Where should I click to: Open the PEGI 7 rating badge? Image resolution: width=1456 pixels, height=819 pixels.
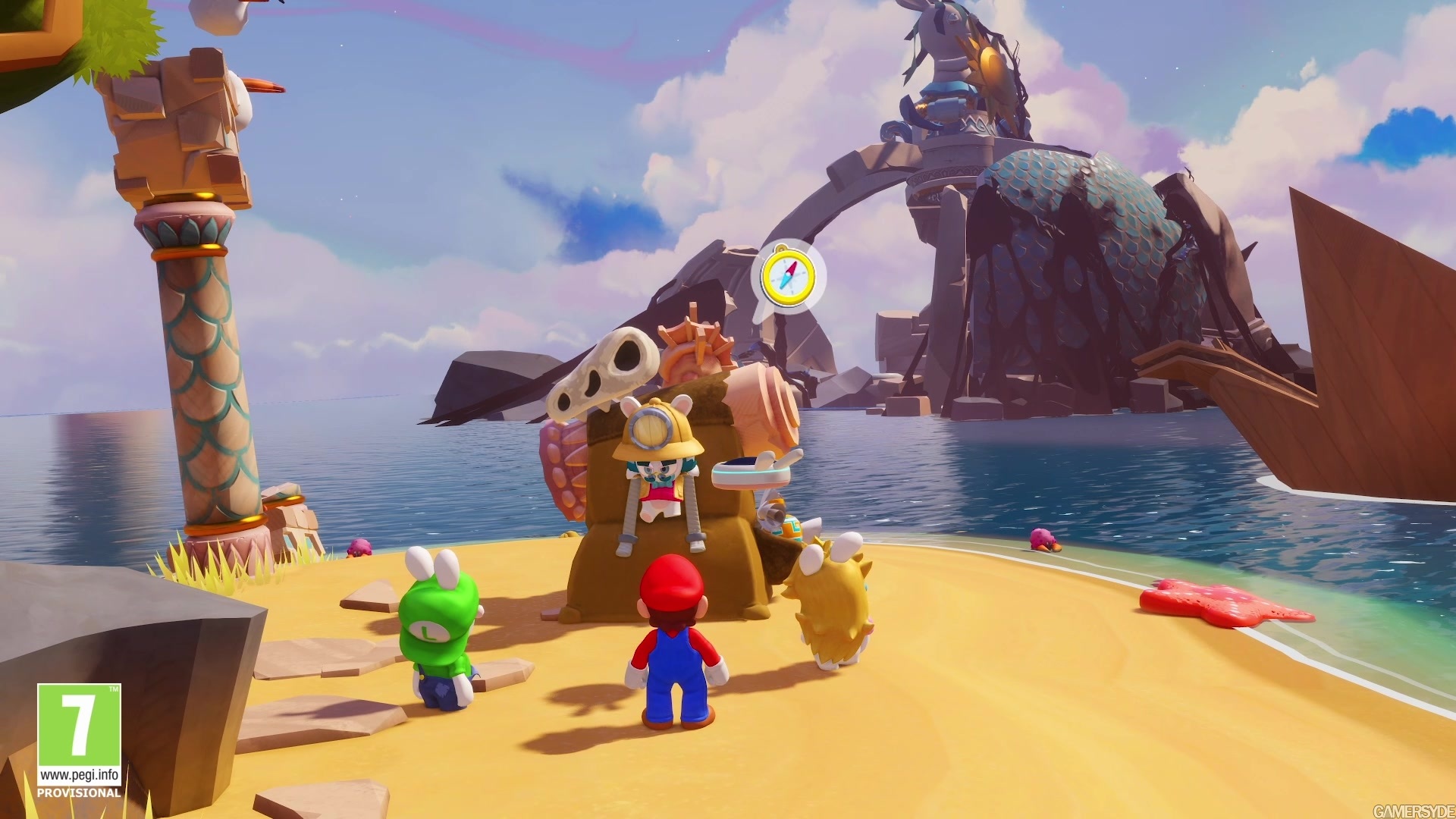(80, 740)
